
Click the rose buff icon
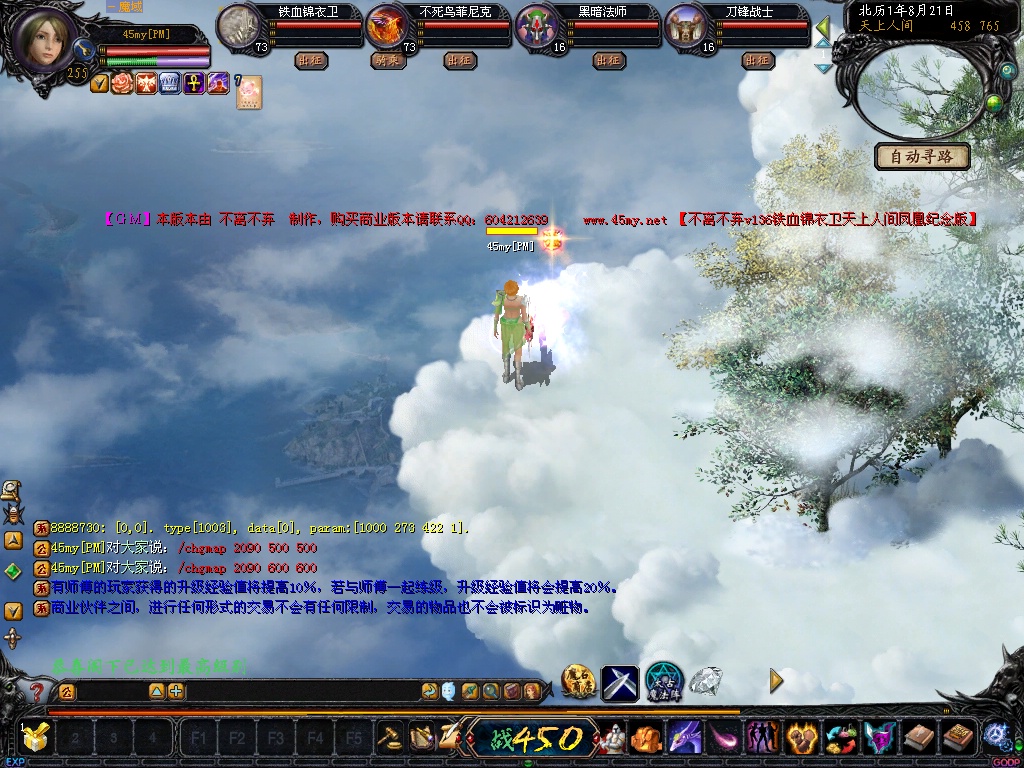[x=122, y=84]
